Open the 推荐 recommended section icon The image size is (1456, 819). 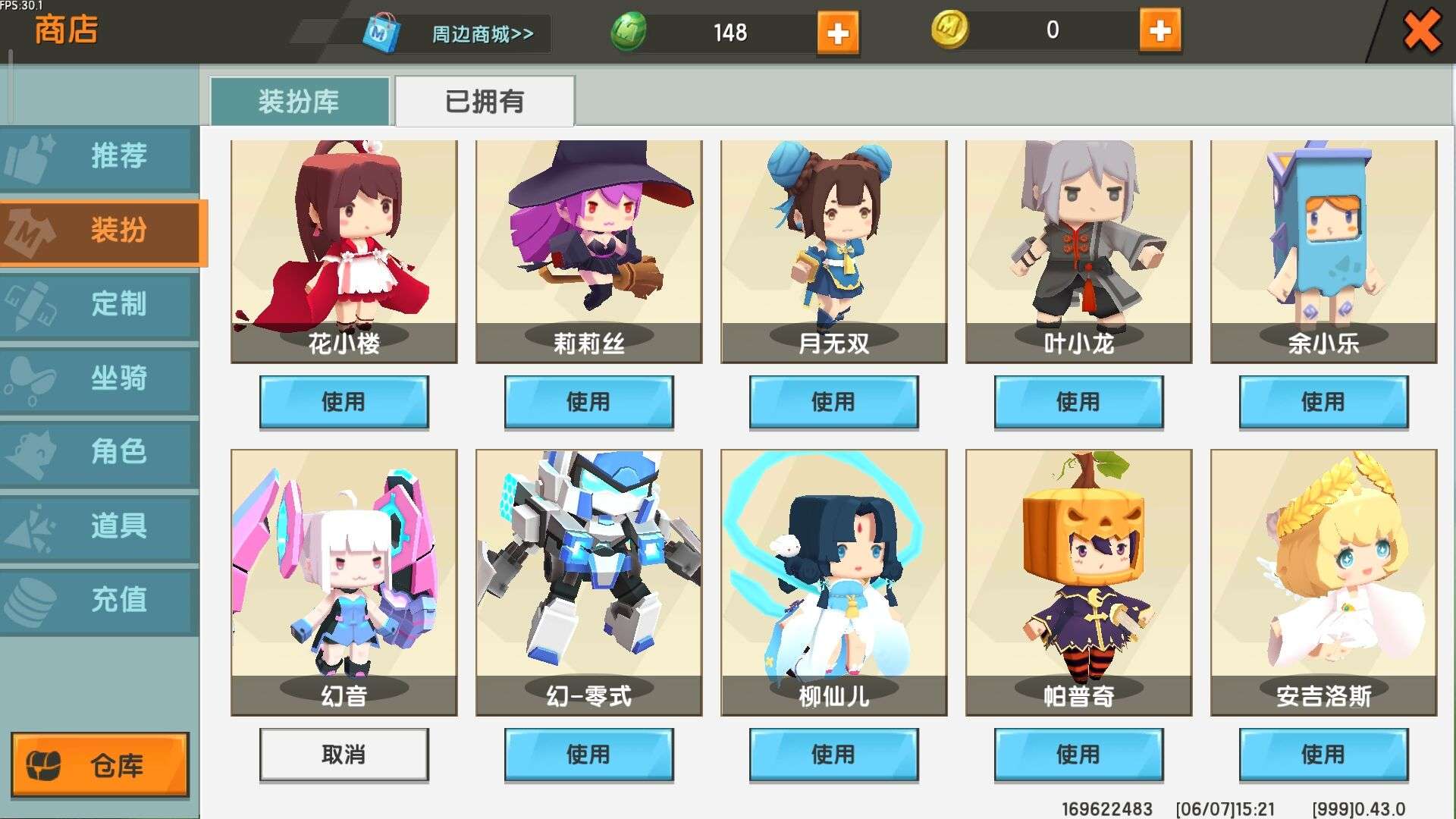(x=99, y=157)
